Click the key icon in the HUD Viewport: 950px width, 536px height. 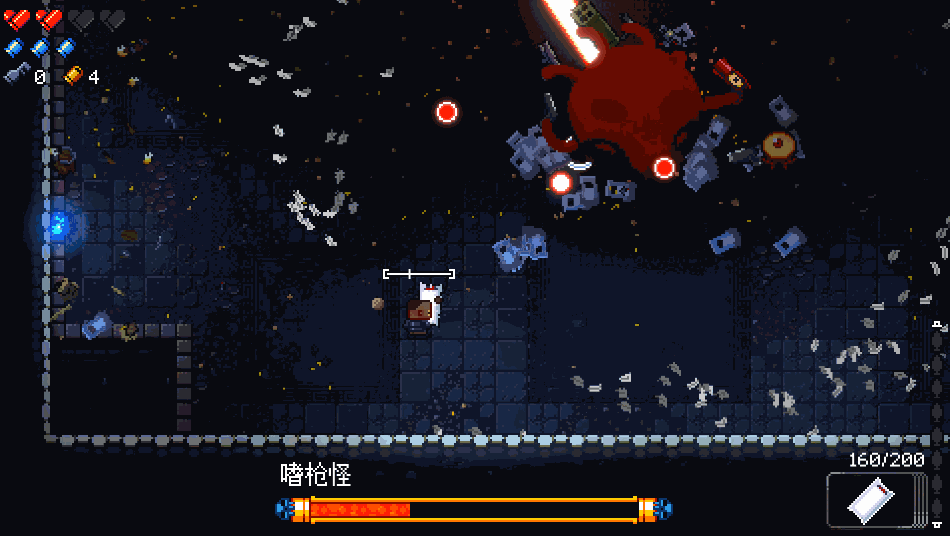pyautogui.click(x=16, y=75)
